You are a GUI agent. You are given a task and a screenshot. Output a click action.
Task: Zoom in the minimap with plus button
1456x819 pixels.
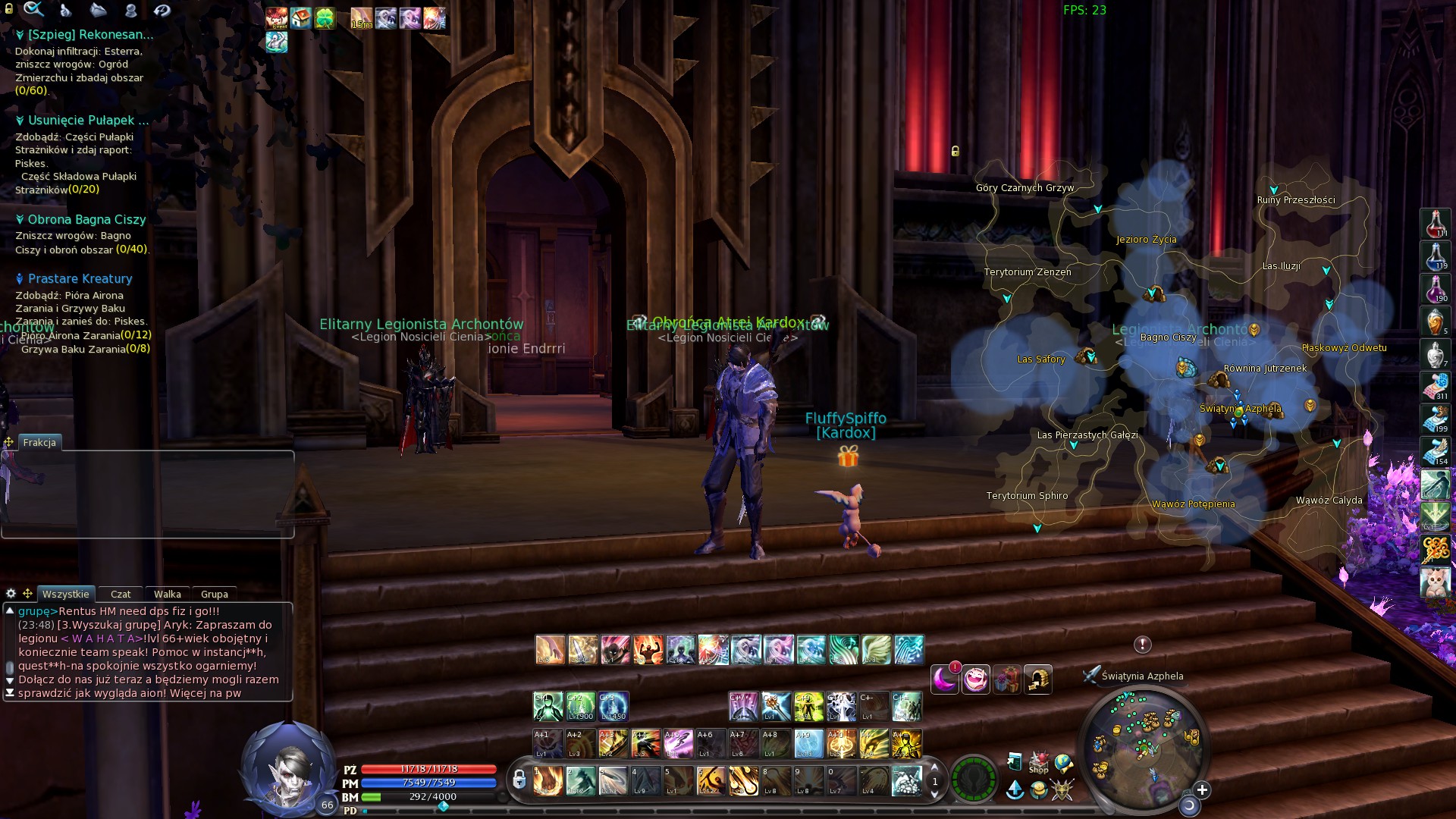pos(1203,789)
